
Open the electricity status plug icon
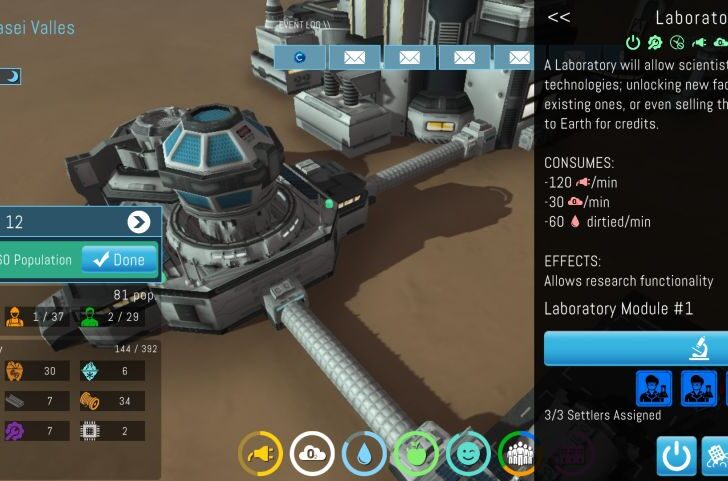pyautogui.click(x=261, y=454)
